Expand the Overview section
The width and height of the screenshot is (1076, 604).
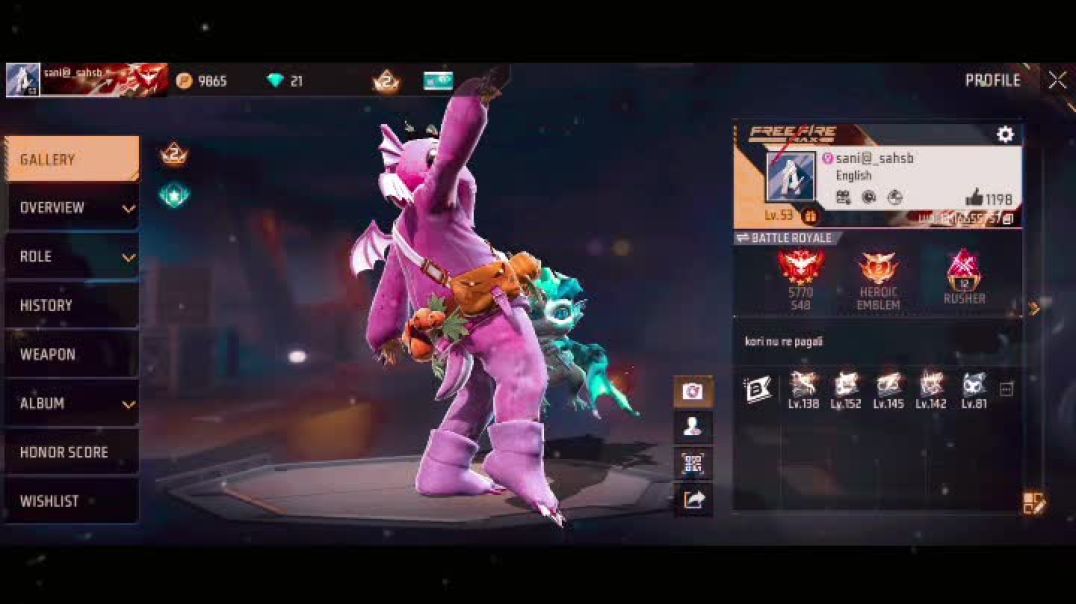click(x=71, y=208)
